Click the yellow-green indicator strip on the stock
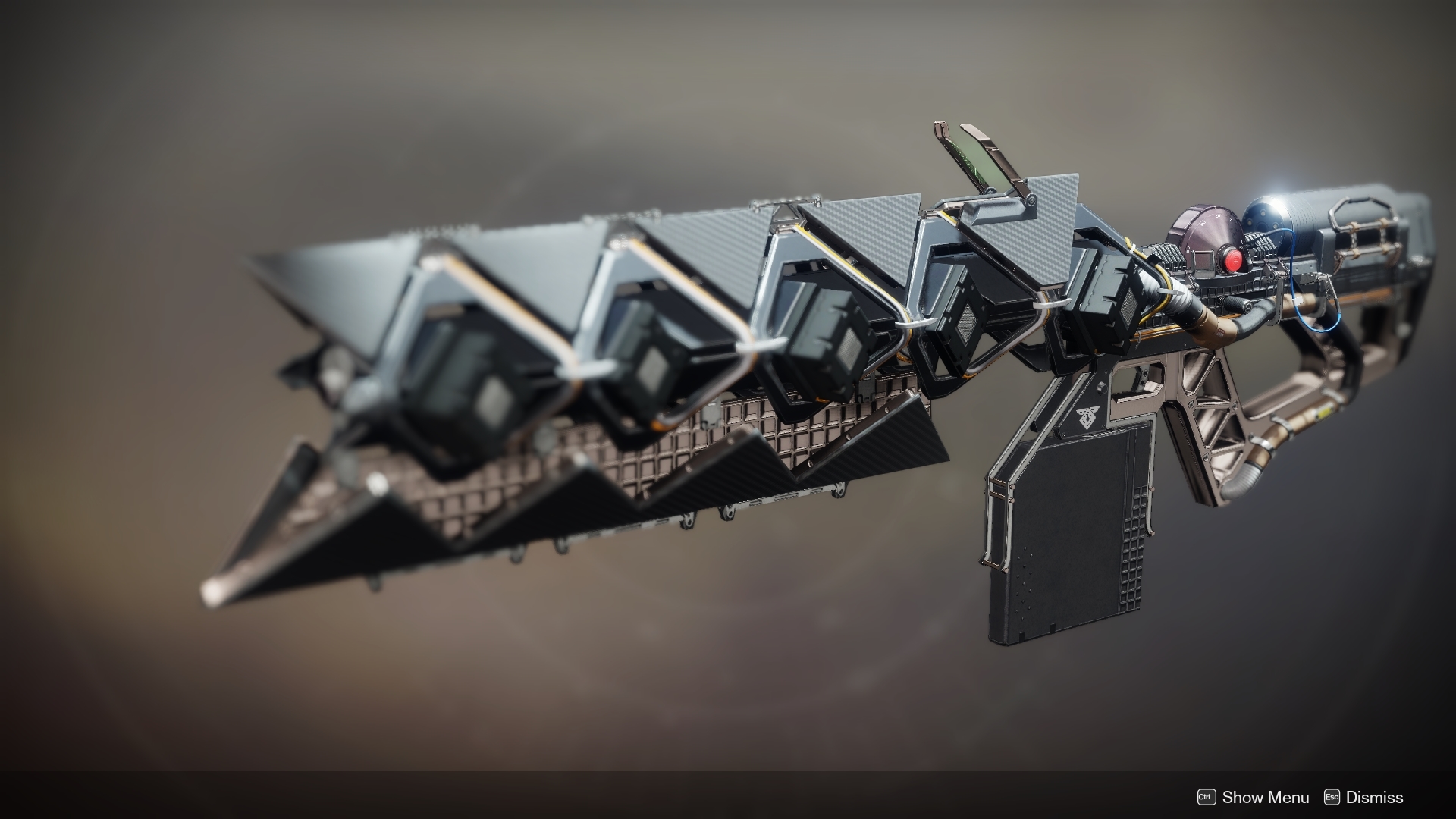This screenshot has width=1456, height=819. click(1326, 412)
